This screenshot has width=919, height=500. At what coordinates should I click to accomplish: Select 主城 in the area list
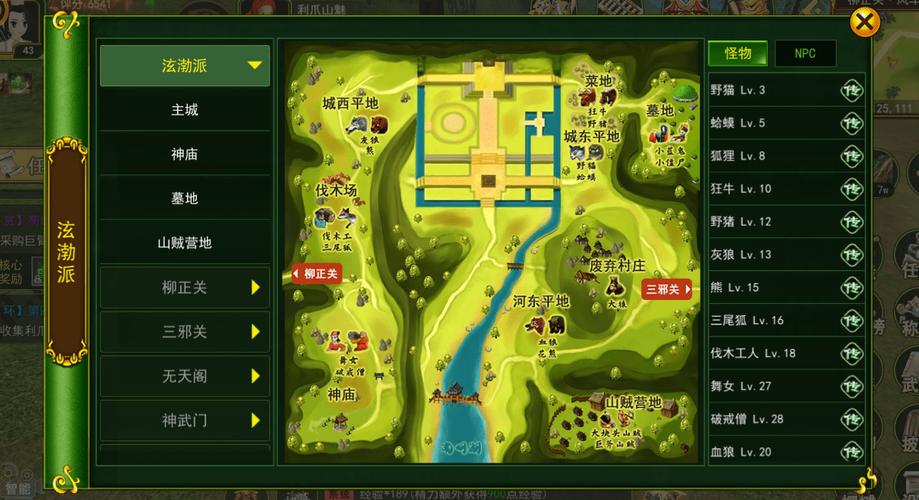click(x=185, y=110)
